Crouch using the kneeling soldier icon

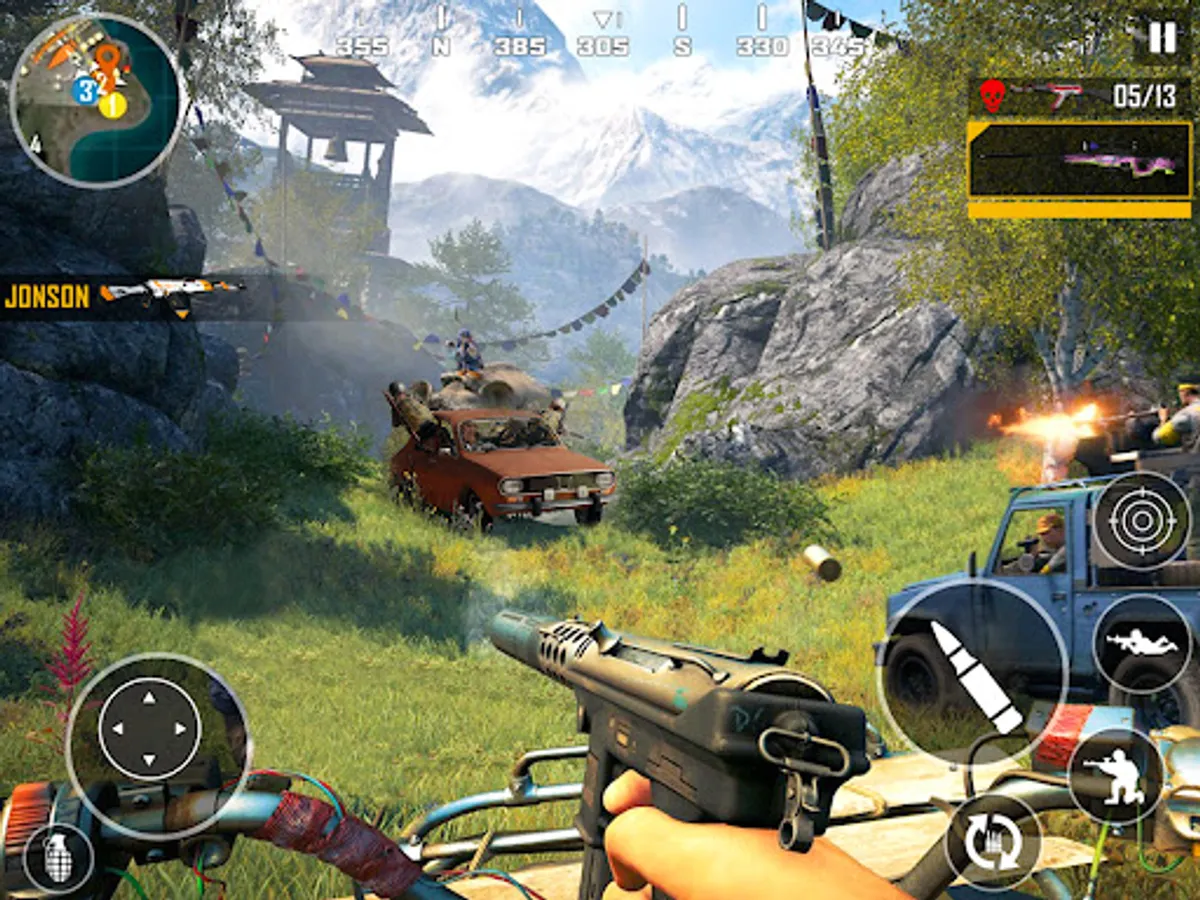tap(1115, 776)
